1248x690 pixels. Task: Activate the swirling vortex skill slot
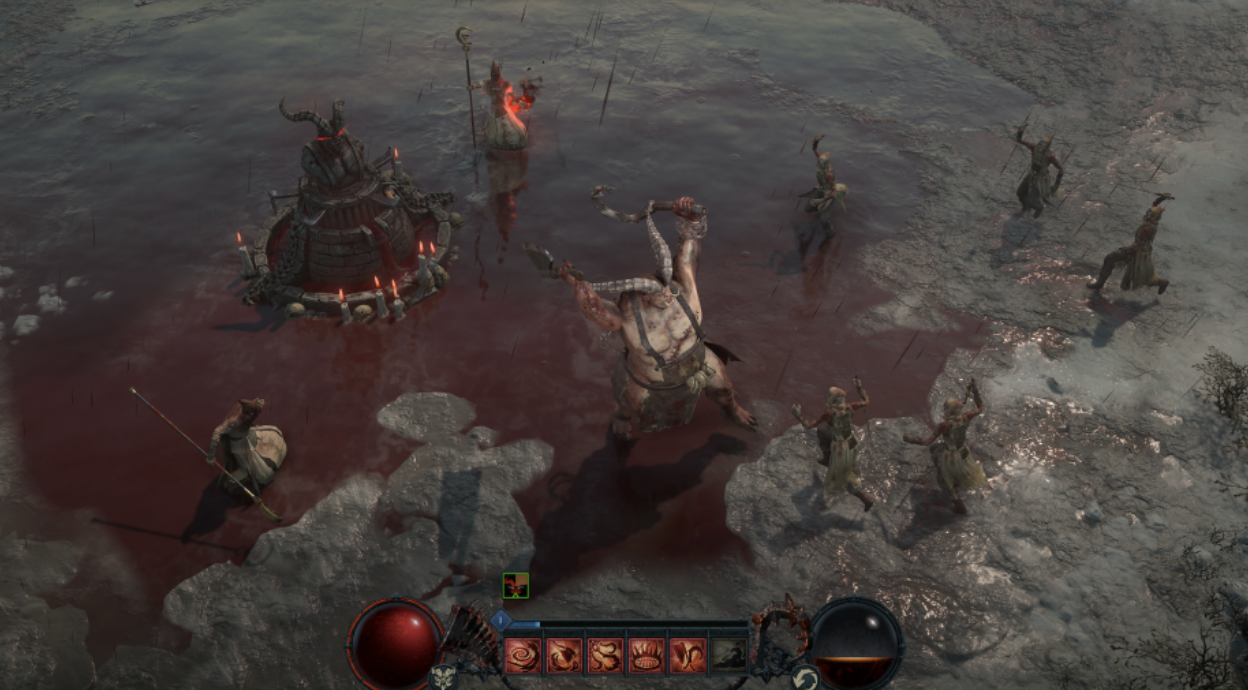pyautogui.click(x=523, y=655)
